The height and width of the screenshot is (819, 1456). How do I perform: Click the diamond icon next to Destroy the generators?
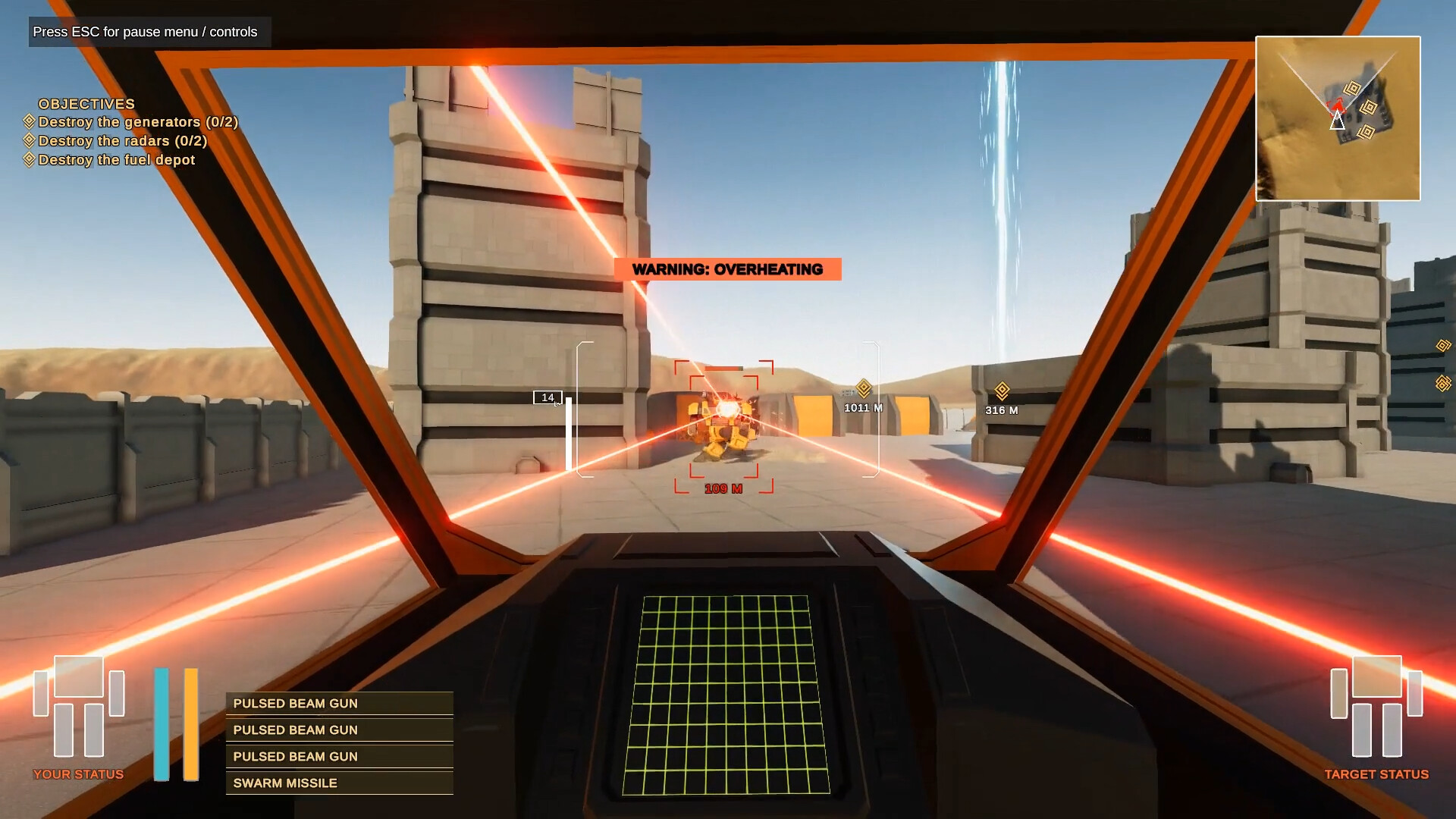coord(30,122)
